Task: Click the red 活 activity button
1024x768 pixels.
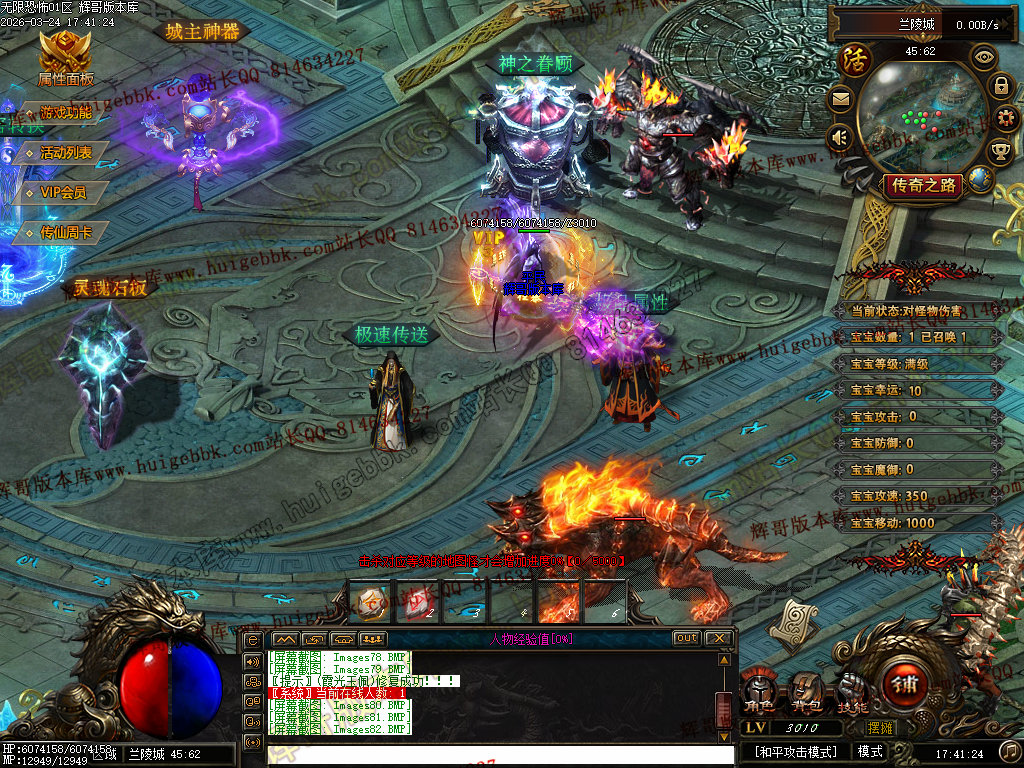Action: tap(856, 60)
